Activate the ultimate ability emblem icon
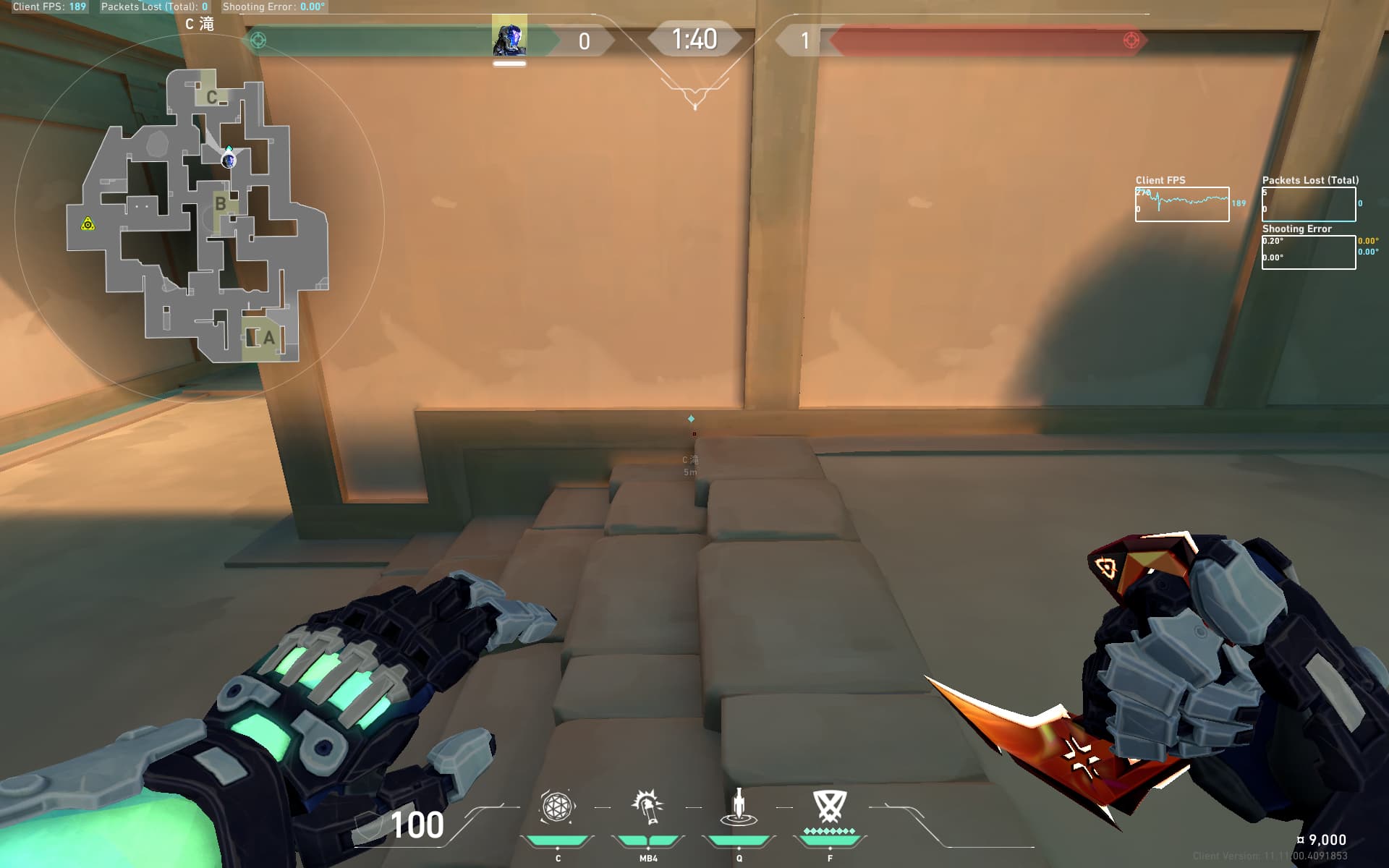 pyautogui.click(x=829, y=806)
